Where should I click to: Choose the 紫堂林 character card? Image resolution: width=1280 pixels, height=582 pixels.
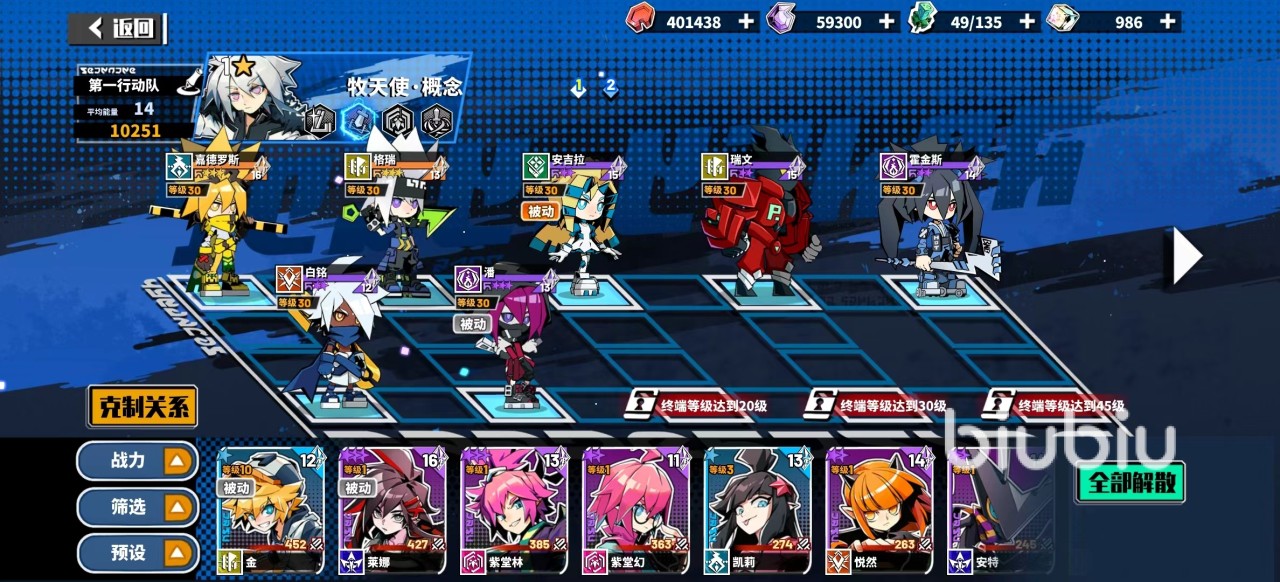click(514, 510)
